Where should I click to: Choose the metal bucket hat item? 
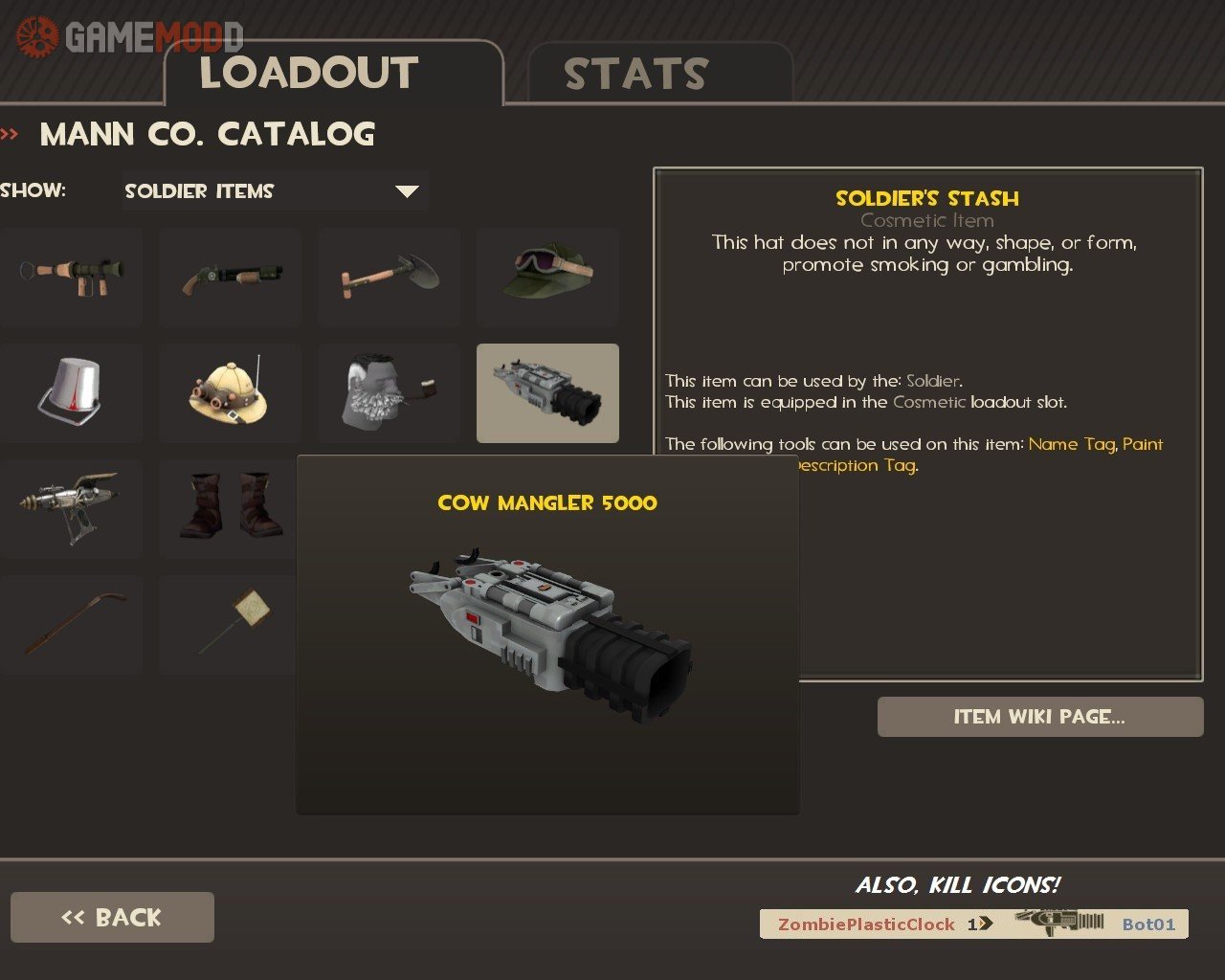click(71, 392)
